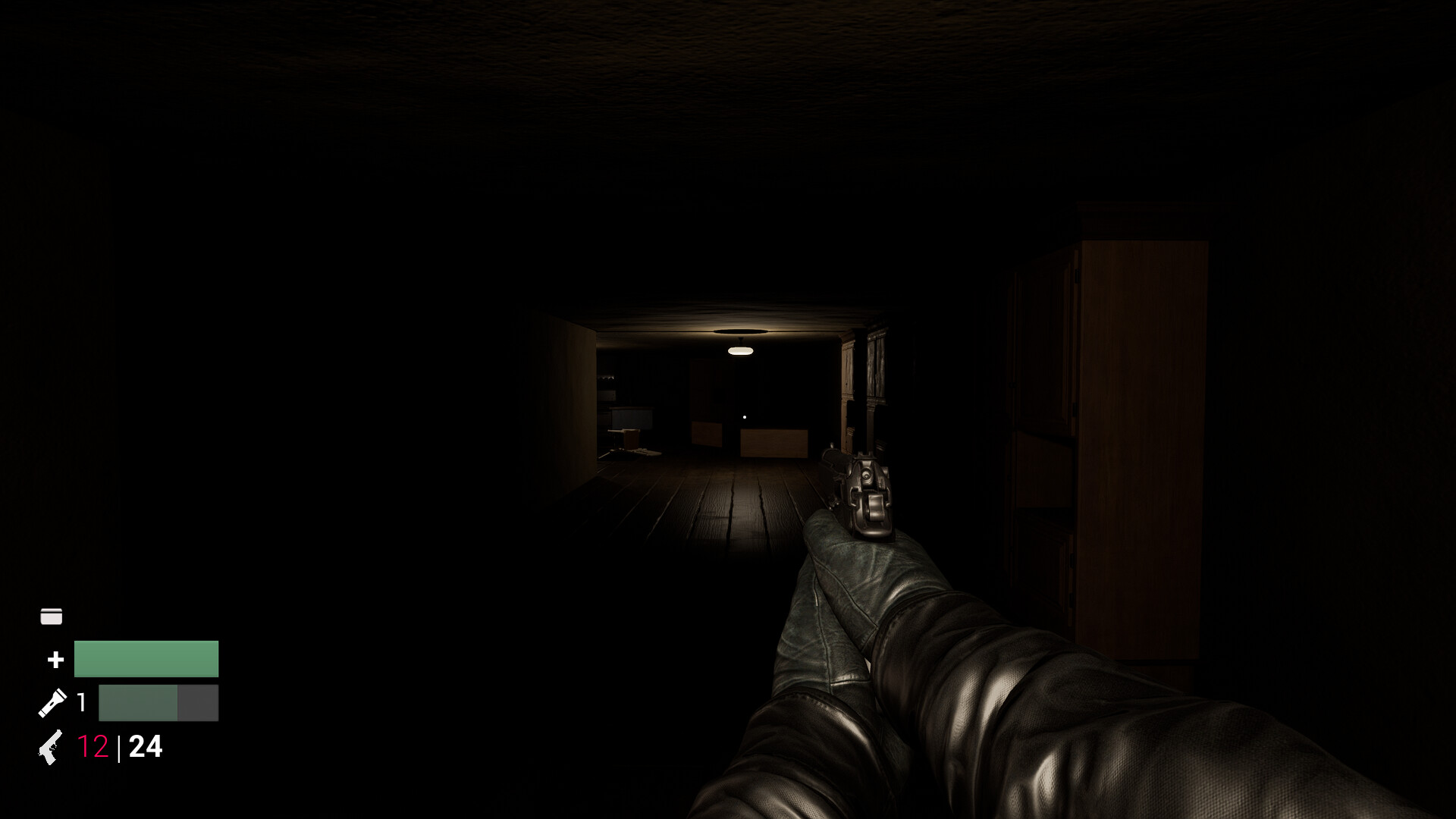Toggle the flashlight battery indicator
Viewport: 1456px width, 819px height.
point(157,702)
